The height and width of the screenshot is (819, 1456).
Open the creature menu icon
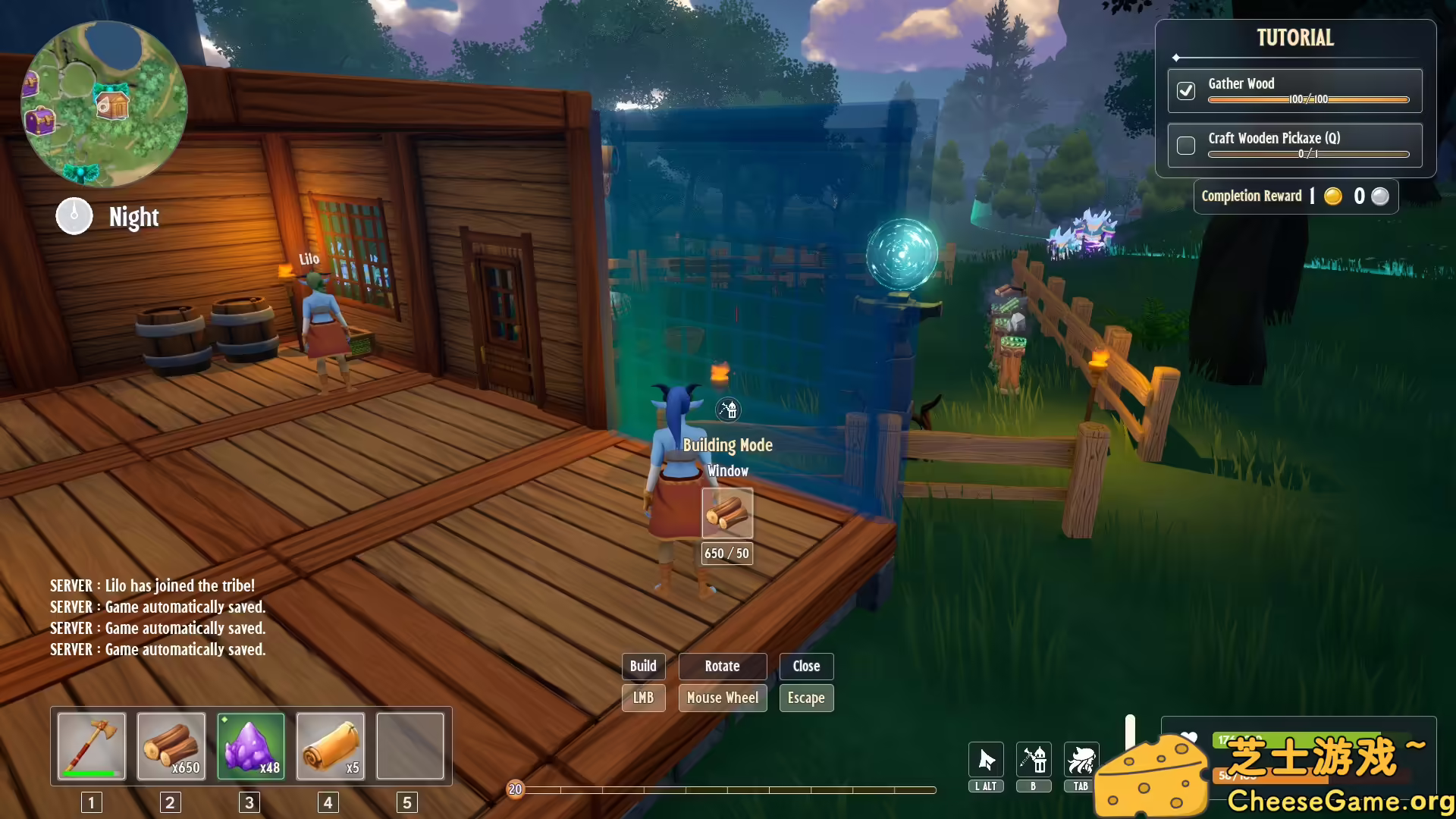pos(1081,760)
